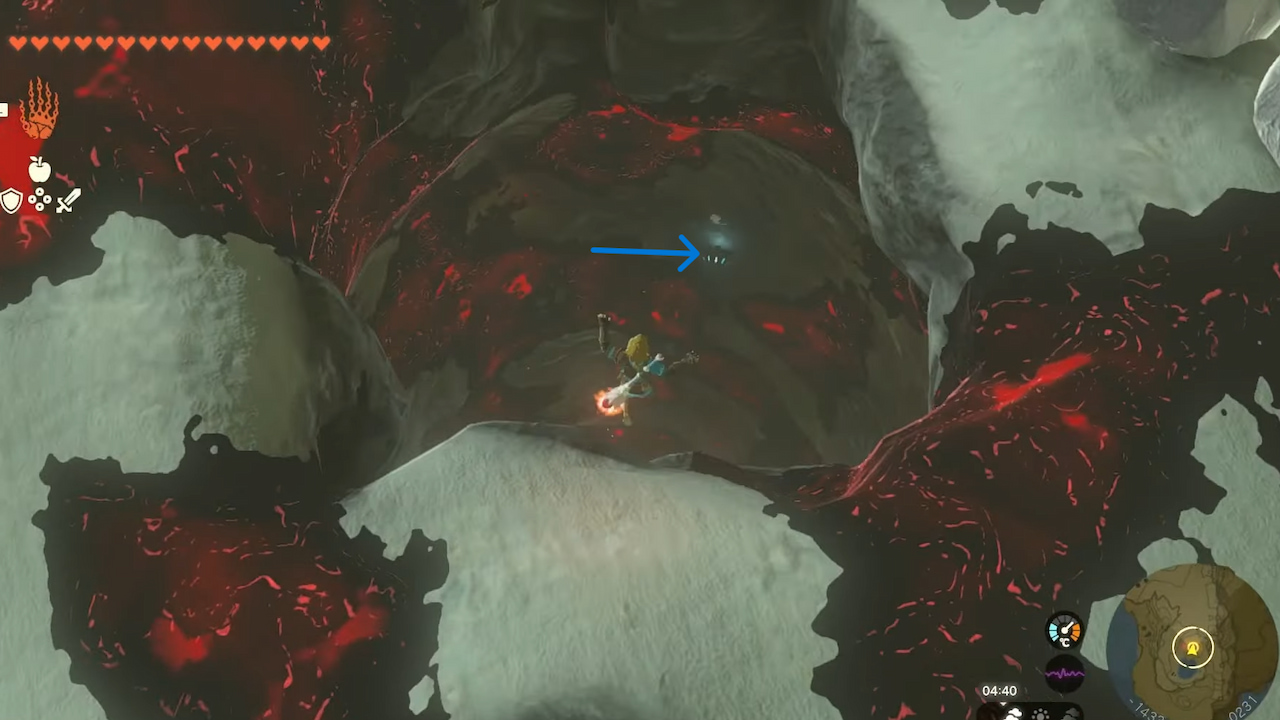Click the elixir bubbles icon near the shield
The width and height of the screenshot is (1280, 720).
coord(39,200)
